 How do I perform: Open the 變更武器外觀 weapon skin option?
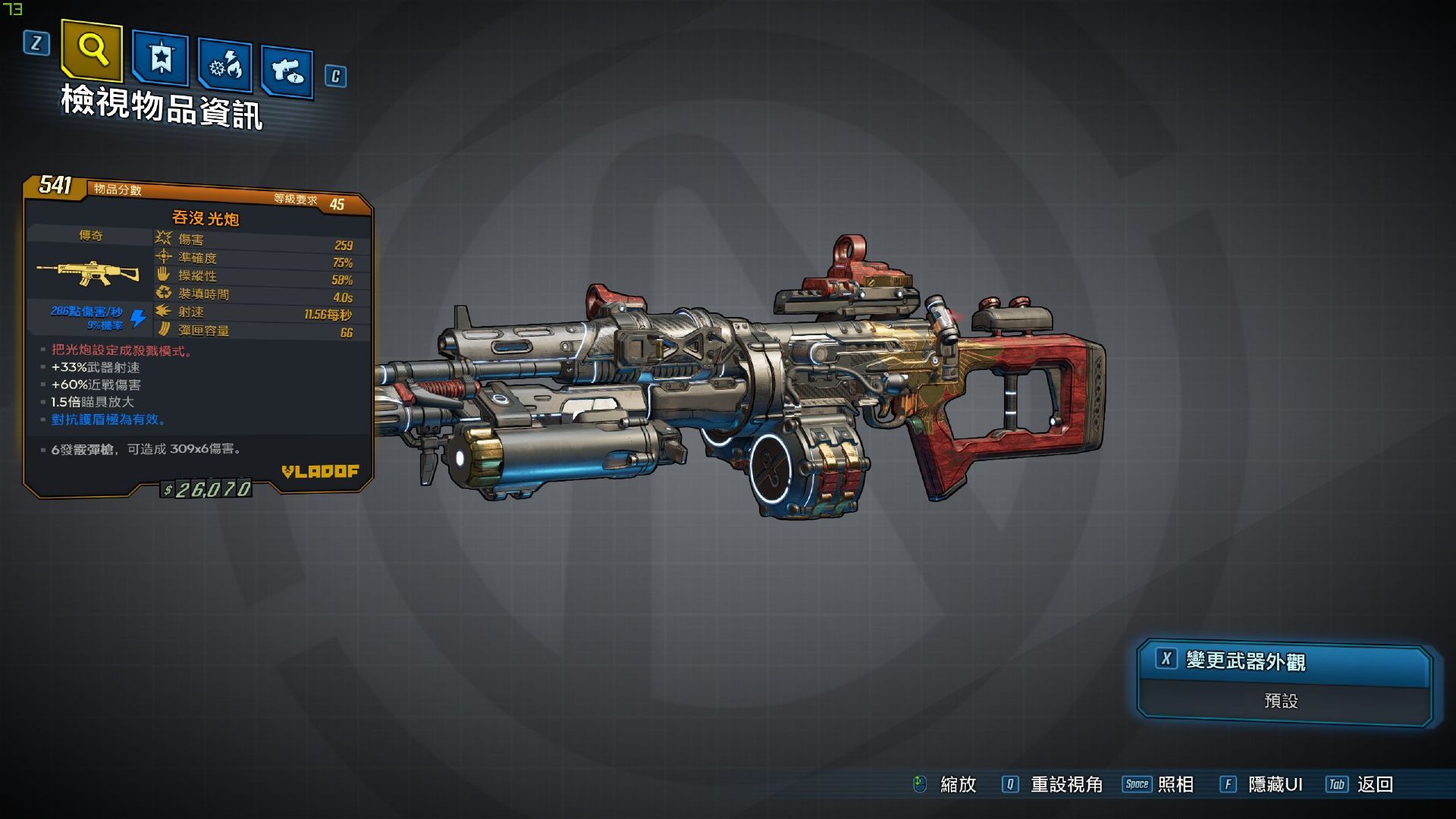(x=1283, y=661)
